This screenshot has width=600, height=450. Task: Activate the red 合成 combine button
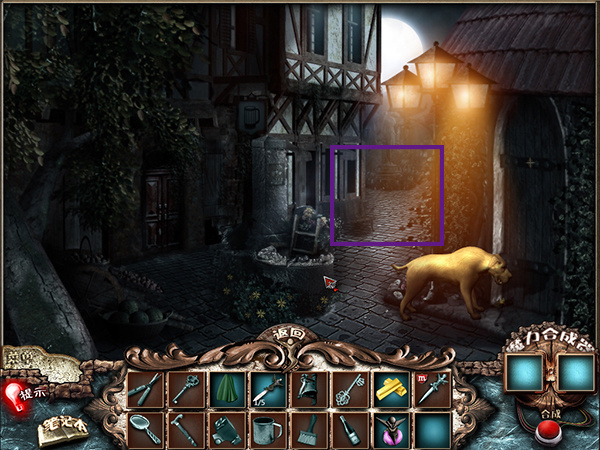click(x=546, y=433)
